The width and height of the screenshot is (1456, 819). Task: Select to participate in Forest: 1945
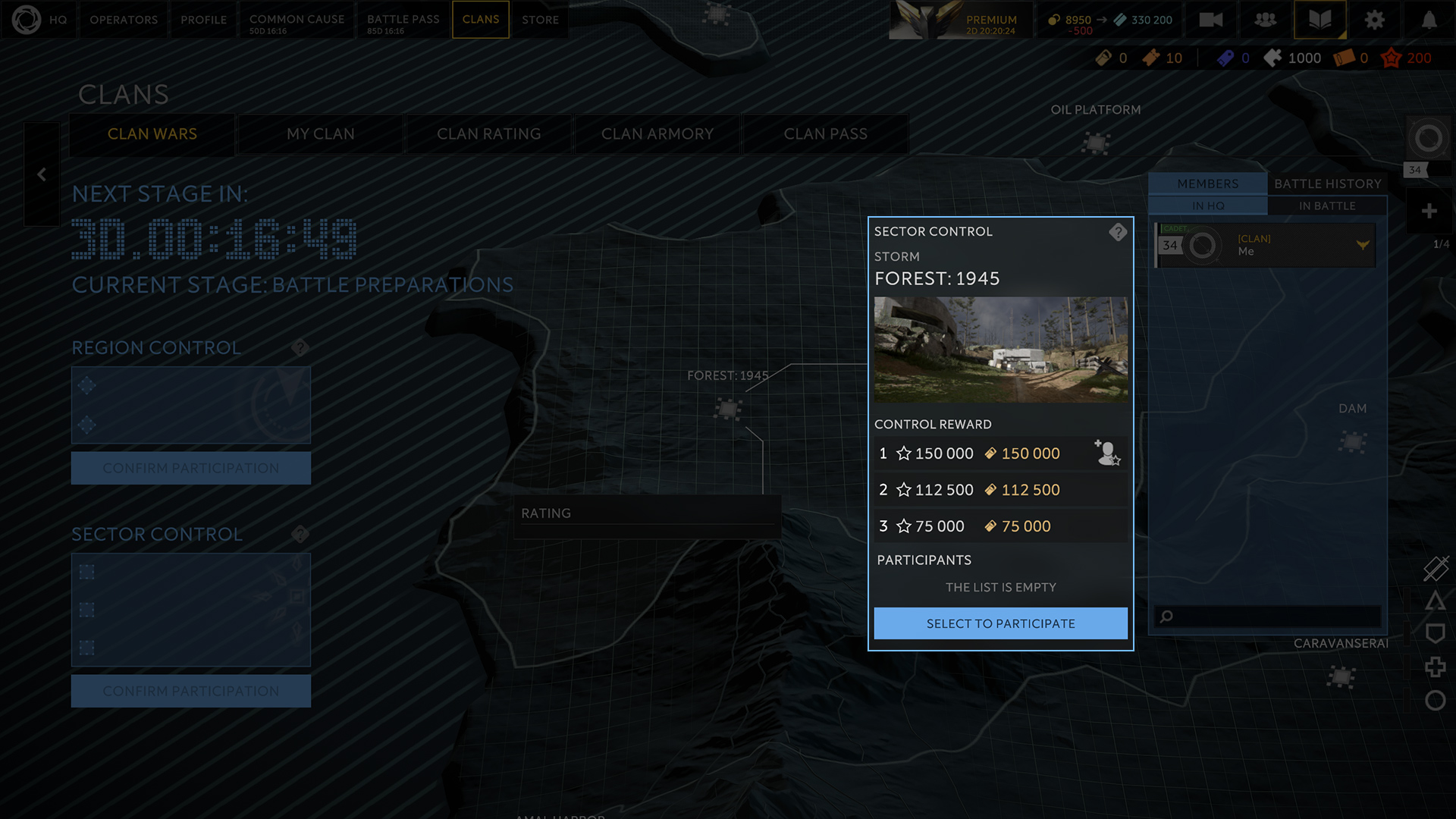pos(1000,623)
